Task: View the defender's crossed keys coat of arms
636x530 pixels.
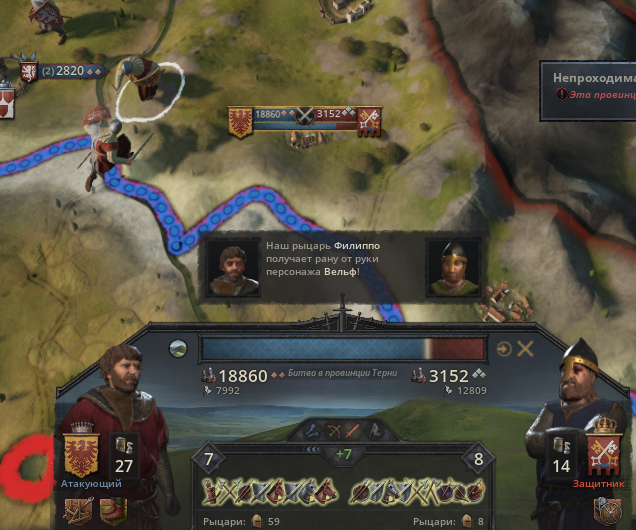Action: pos(603,454)
